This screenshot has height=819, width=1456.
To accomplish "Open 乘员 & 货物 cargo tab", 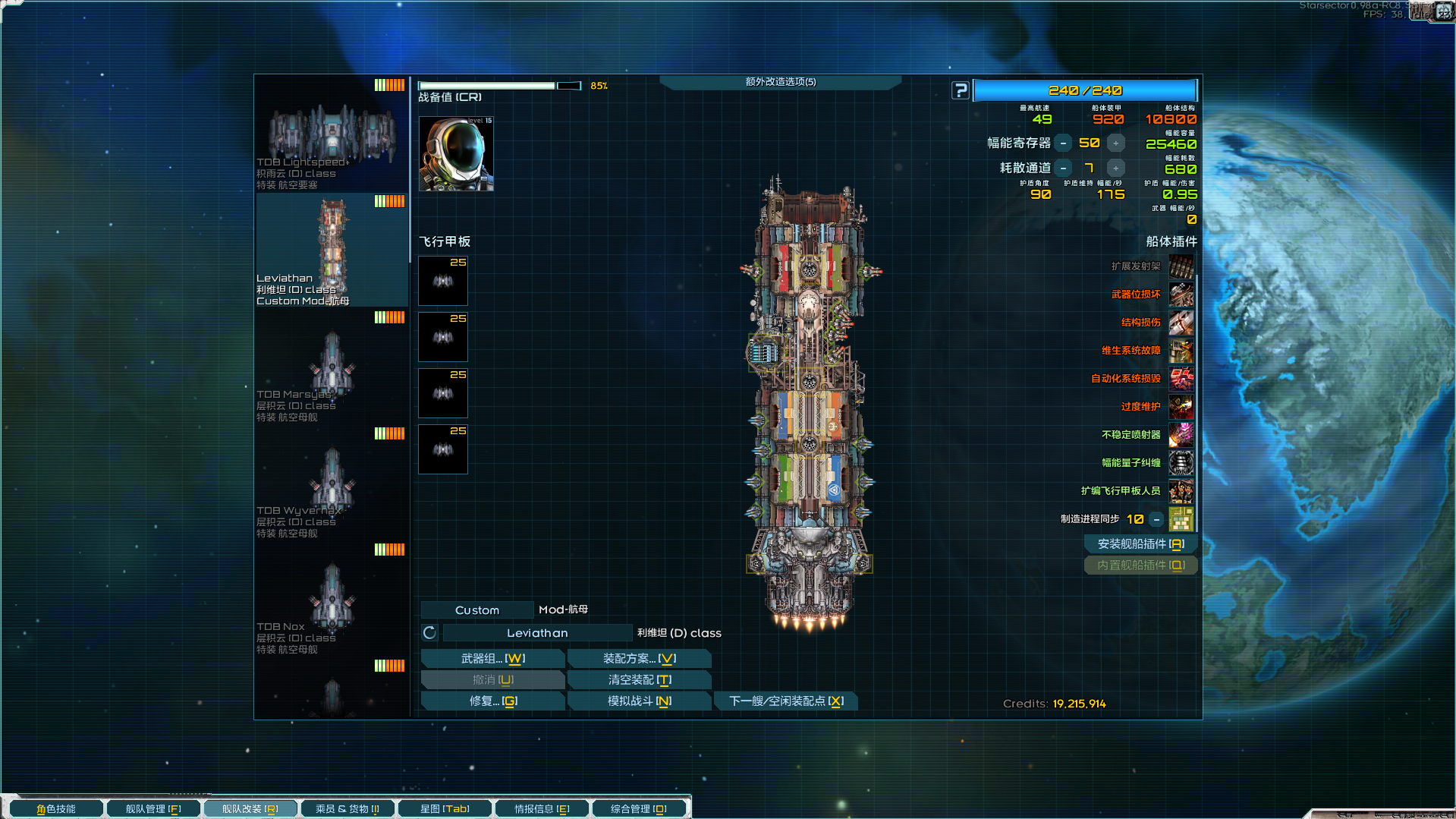I will coord(347,809).
